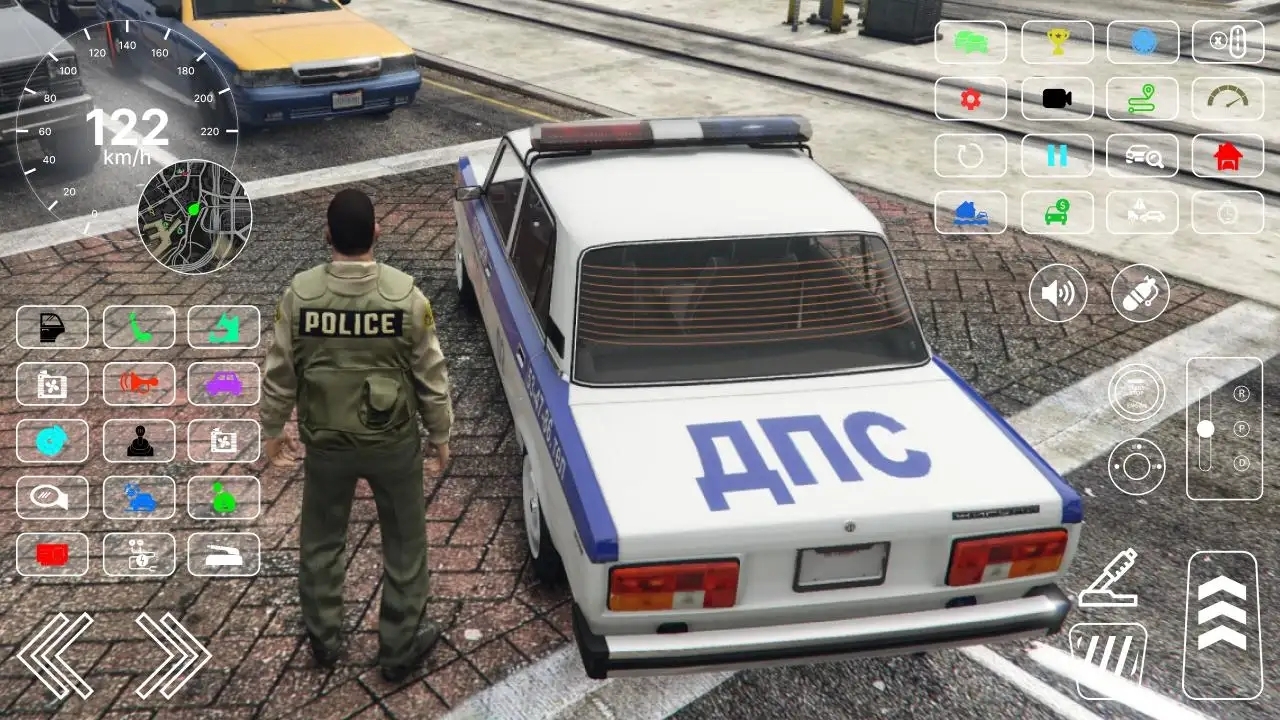Viewport: 1280px width, 720px height.
Task: Open the green route navigation icon
Action: (1144, 99)
